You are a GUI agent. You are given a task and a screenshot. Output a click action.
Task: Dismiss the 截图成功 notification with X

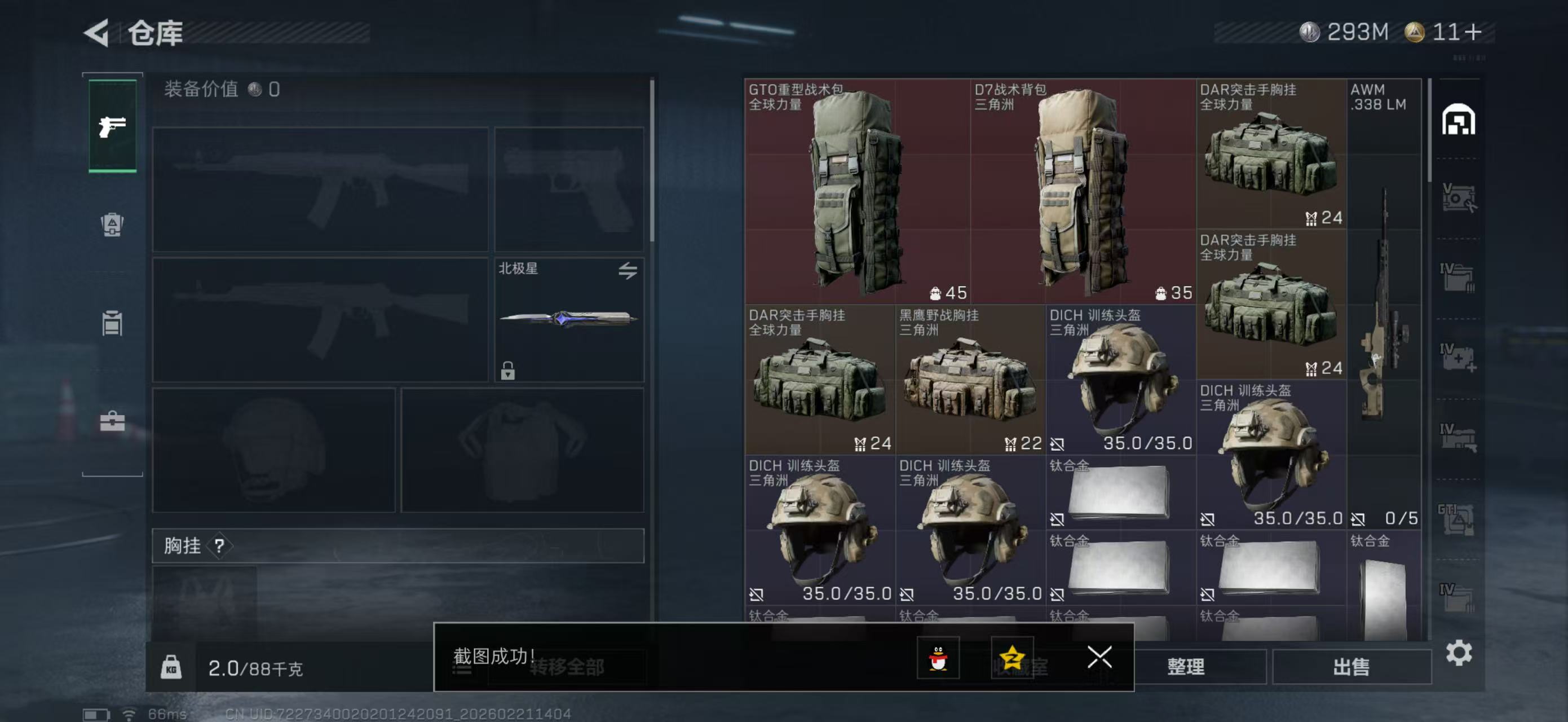[1099, 658]
